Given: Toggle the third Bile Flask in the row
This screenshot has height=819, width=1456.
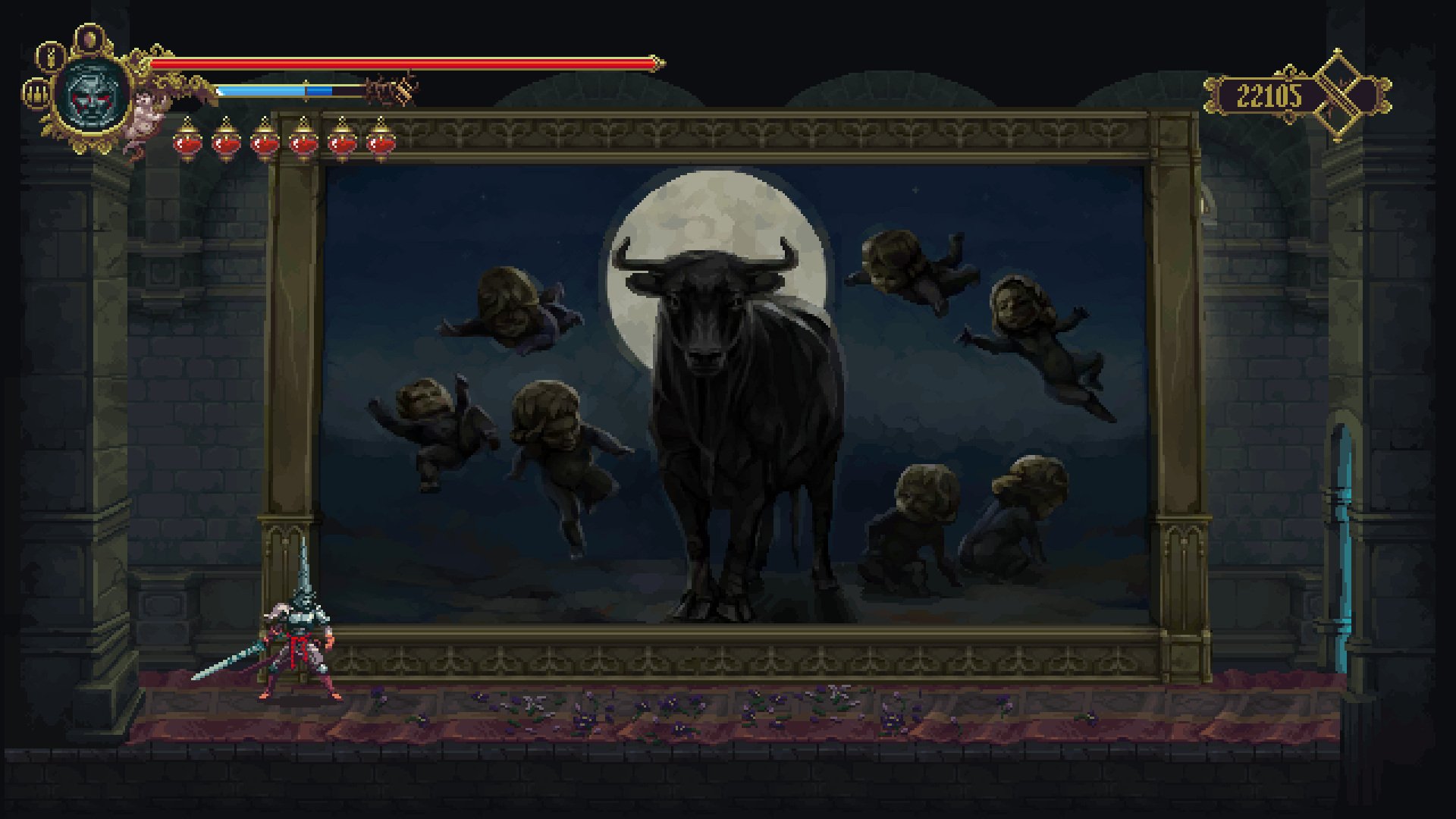Looking at the screenshot, I should point(264,143).
